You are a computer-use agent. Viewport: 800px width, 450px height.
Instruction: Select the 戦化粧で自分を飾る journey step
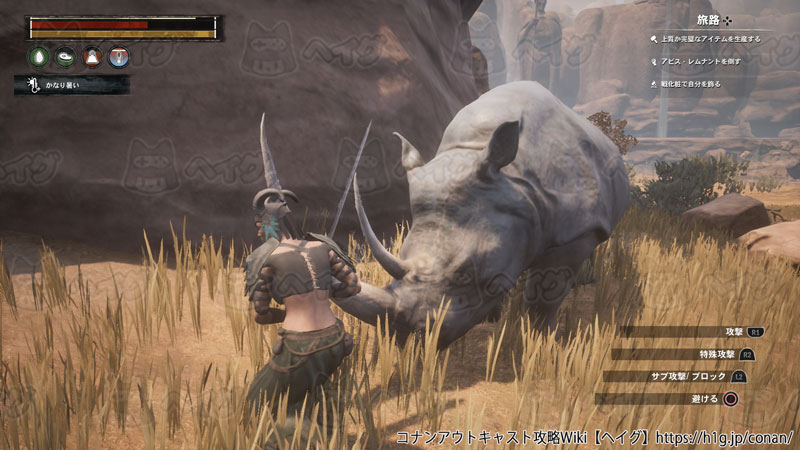click(x=696, y=81)
